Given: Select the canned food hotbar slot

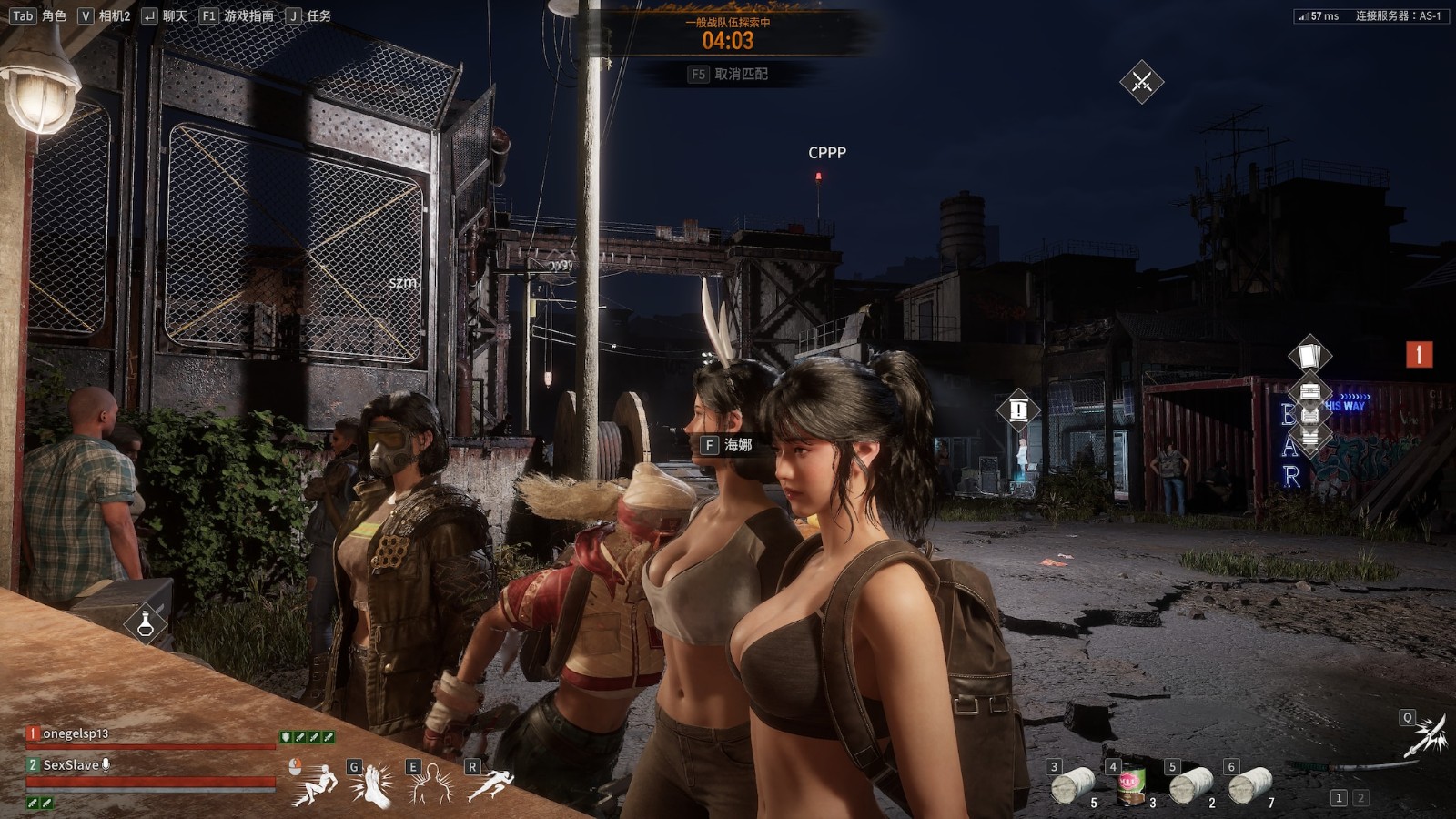Looking at the screenshot, I should (x=1131, y=784).
